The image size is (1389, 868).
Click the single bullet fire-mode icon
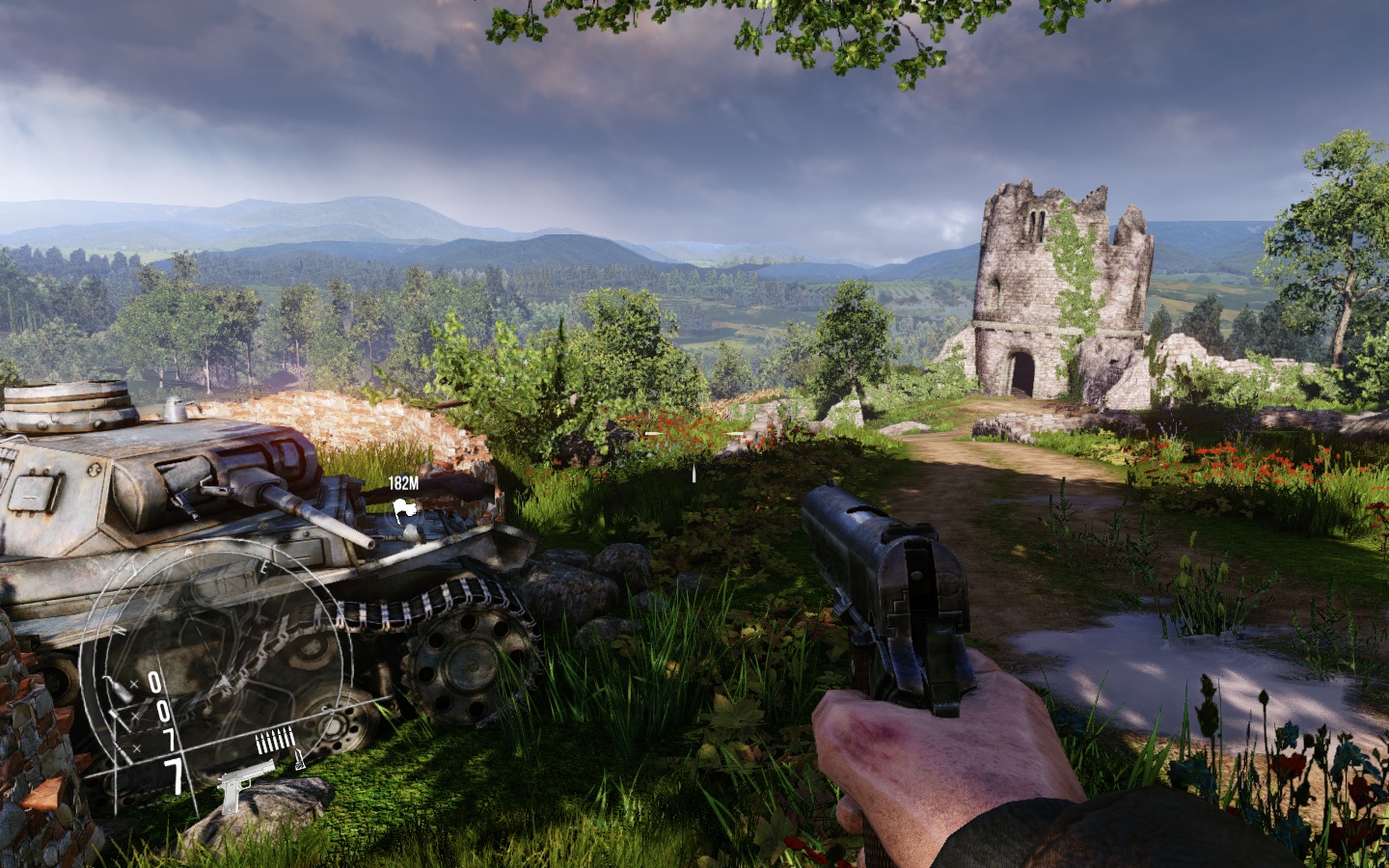[299, 759]
